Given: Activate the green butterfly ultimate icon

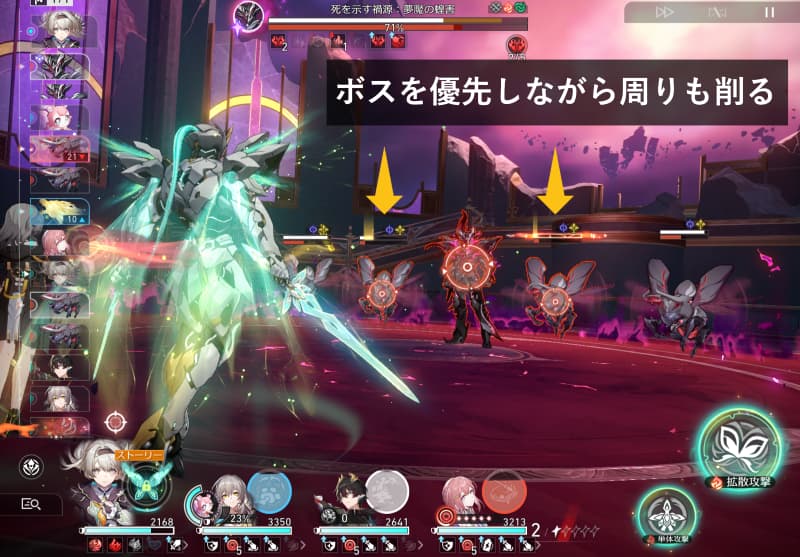Looking at the screenshot, I should coord(147,486).
